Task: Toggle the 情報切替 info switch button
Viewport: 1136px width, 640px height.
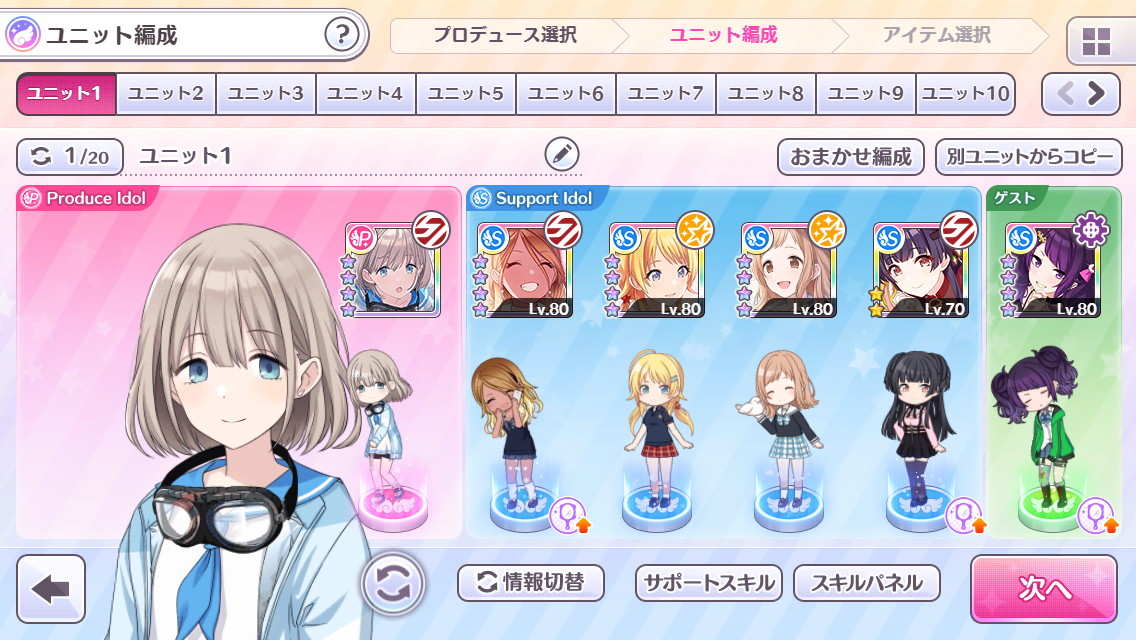Action: 531,583
